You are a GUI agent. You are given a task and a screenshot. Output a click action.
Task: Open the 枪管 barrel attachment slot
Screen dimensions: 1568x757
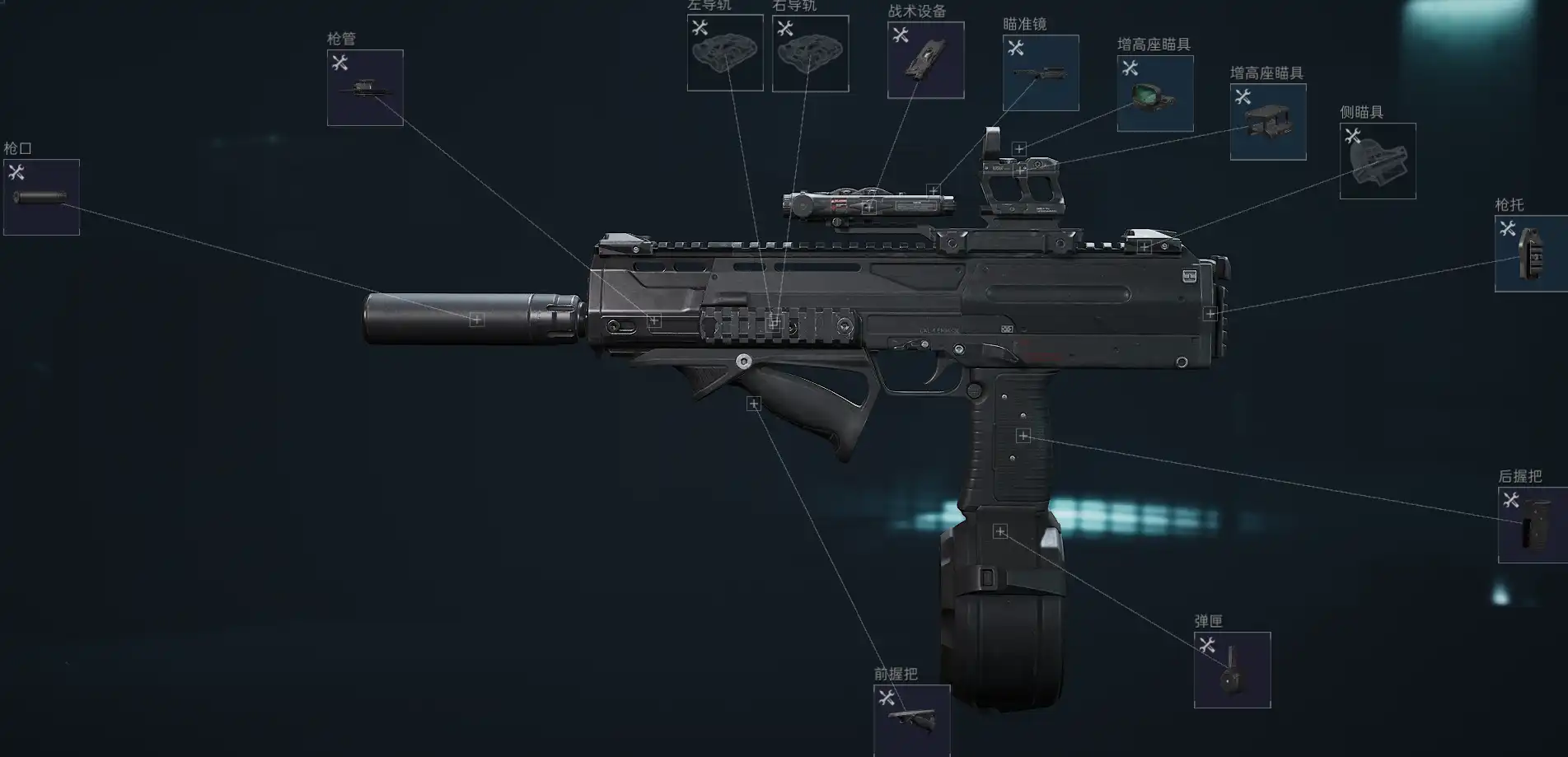pos(365,88)
